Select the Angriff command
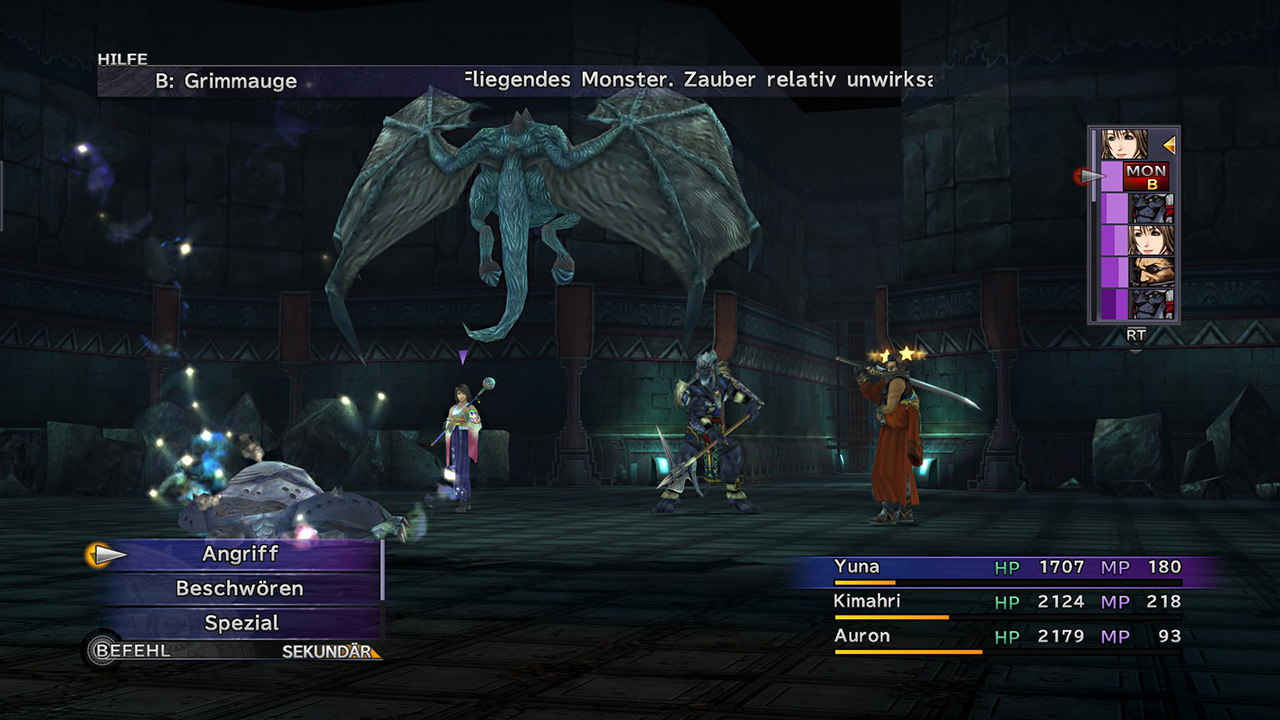This screenshot has height=720, width=1280. click(240, 554)
